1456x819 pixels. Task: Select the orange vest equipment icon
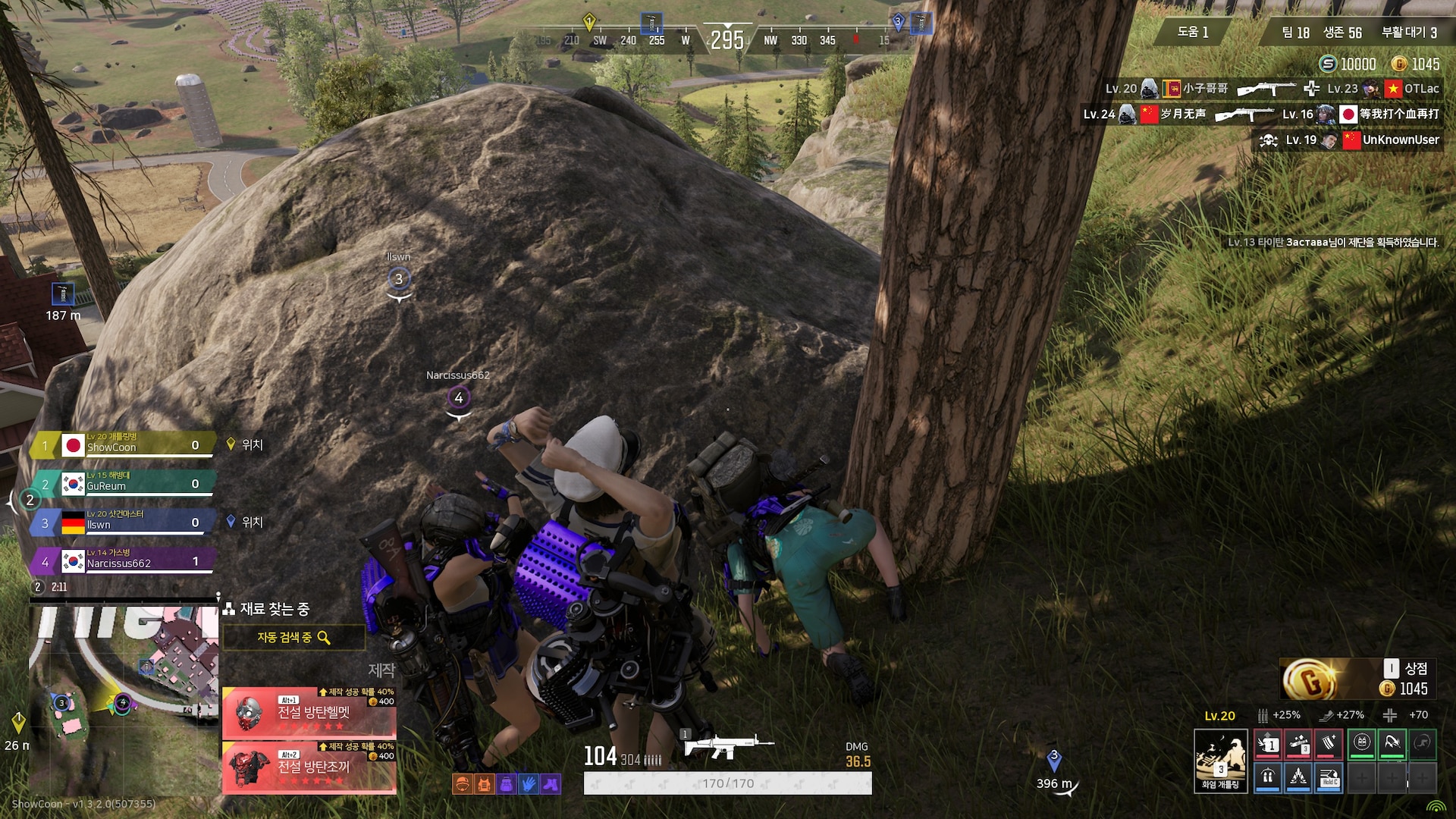click(x=484, y=784)
